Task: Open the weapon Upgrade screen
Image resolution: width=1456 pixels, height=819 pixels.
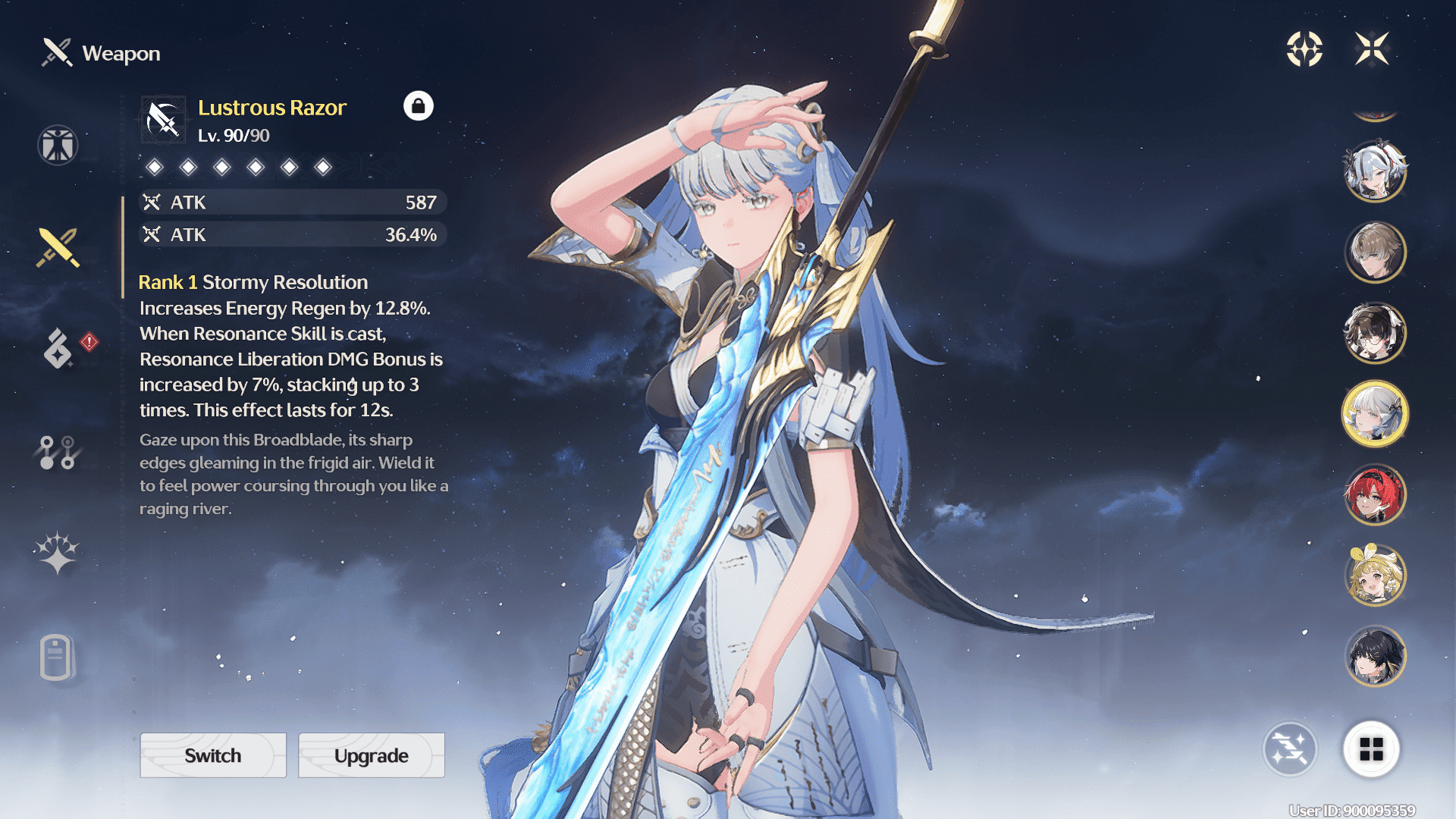Action: pos(371,755)
